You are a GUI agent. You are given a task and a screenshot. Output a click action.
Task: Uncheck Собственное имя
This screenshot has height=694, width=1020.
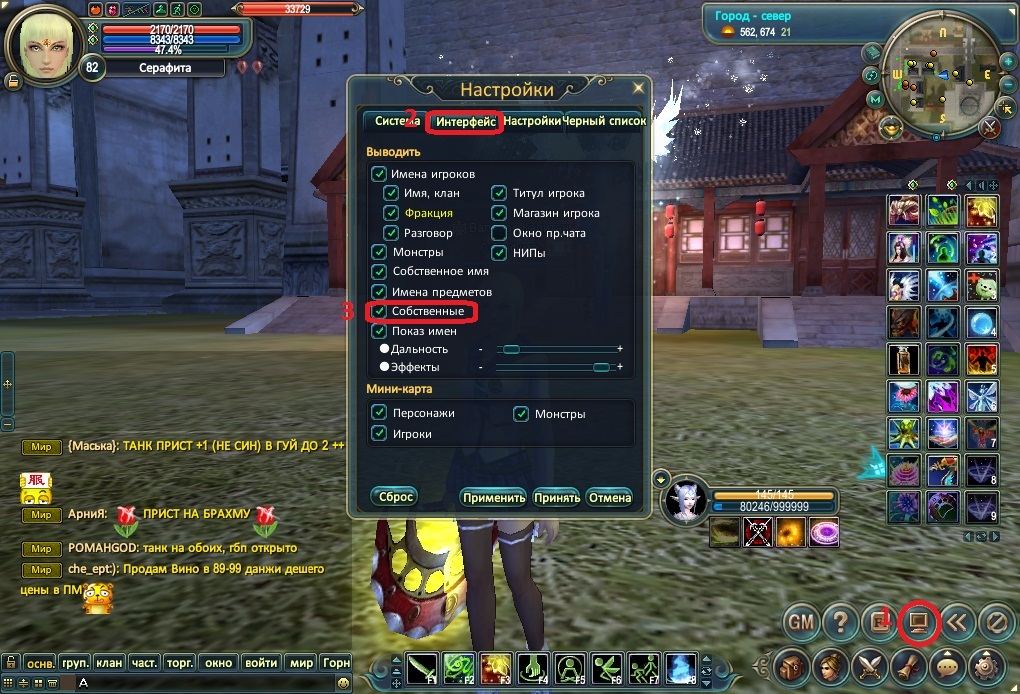pyautogui.click(x=379, y=271)
